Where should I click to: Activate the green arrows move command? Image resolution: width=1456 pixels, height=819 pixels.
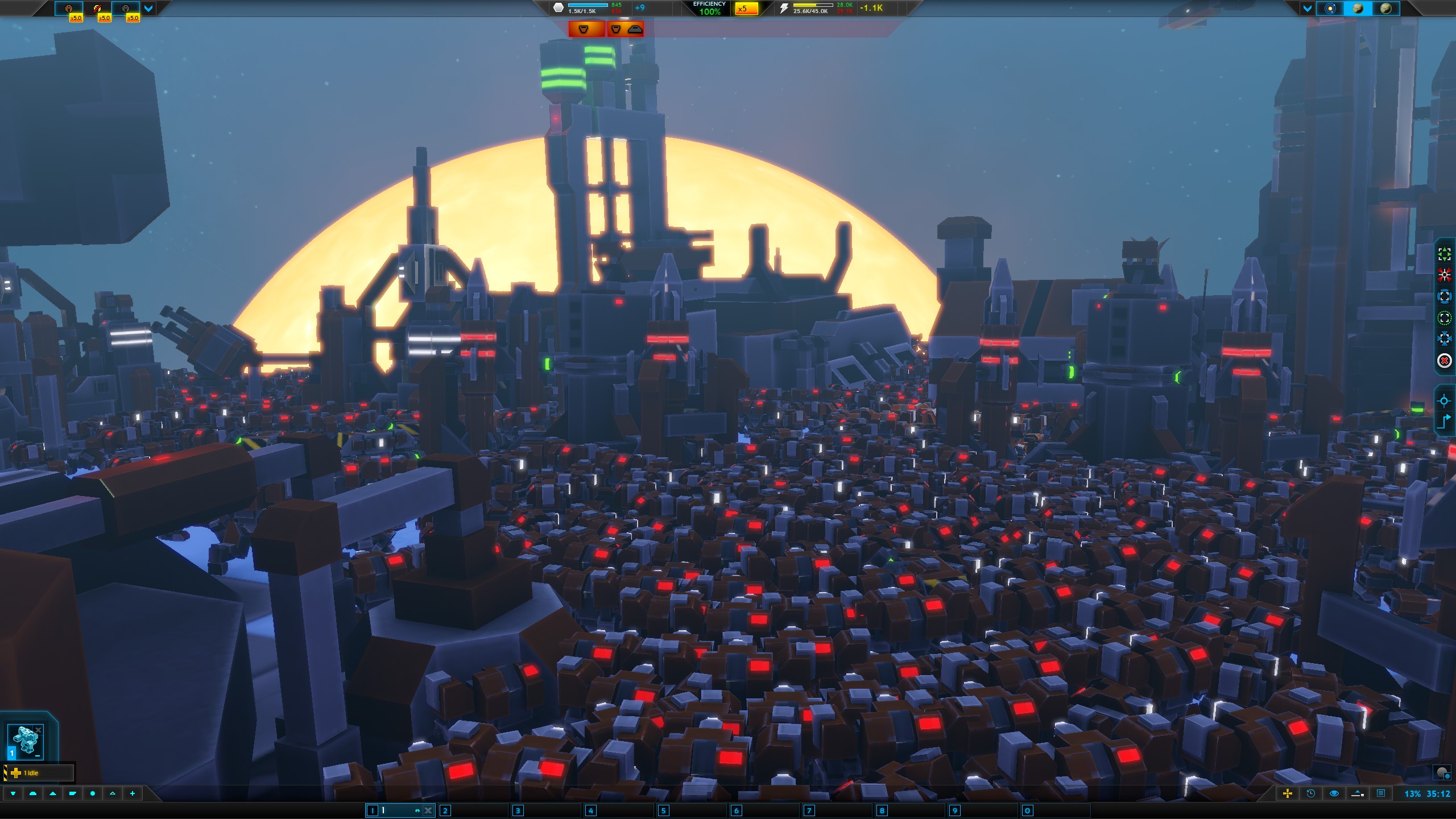pos(1444,254)
